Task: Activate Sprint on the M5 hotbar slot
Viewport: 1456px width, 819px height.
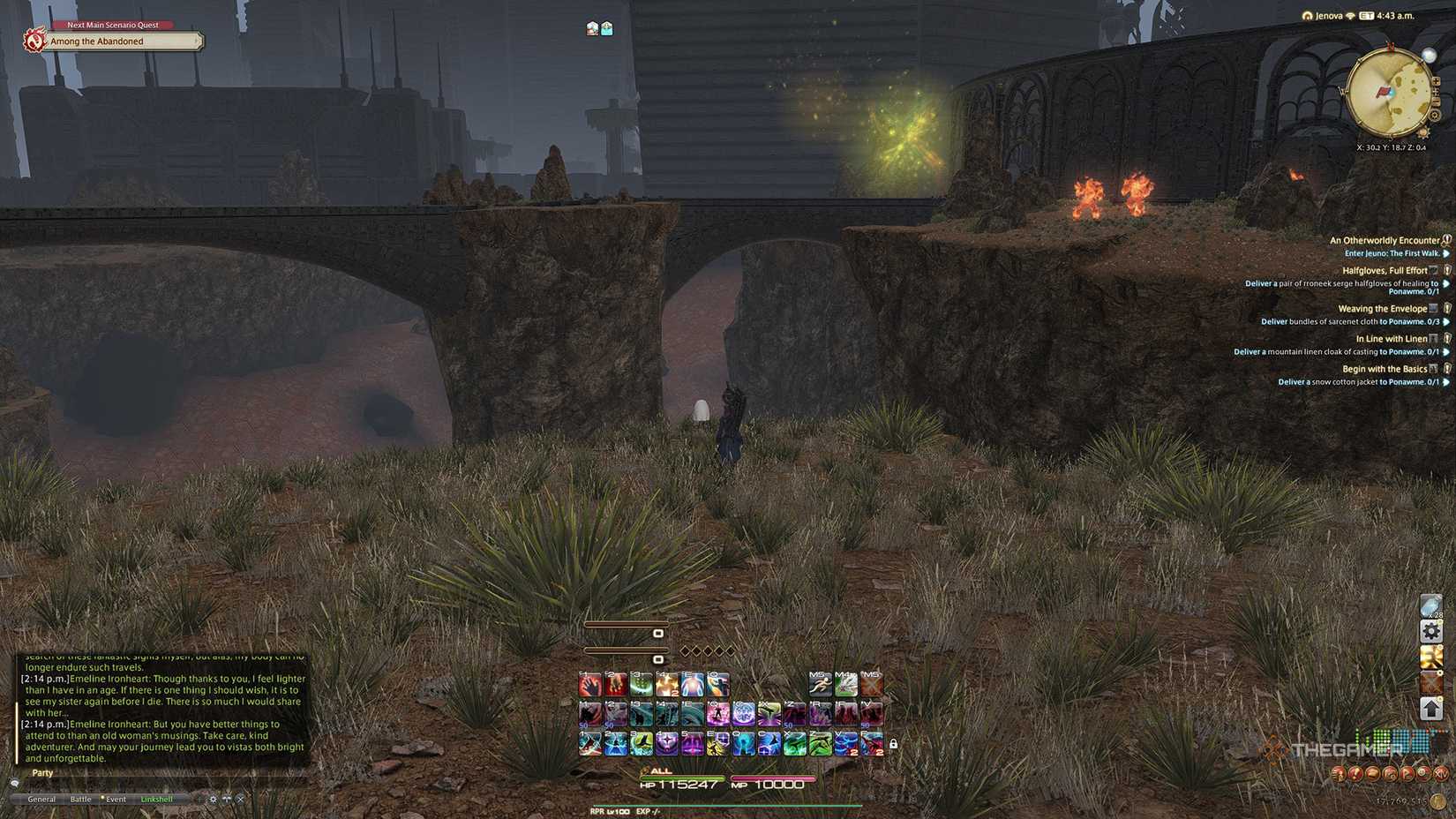Action: pyautogui.click(x=820, y=685)
